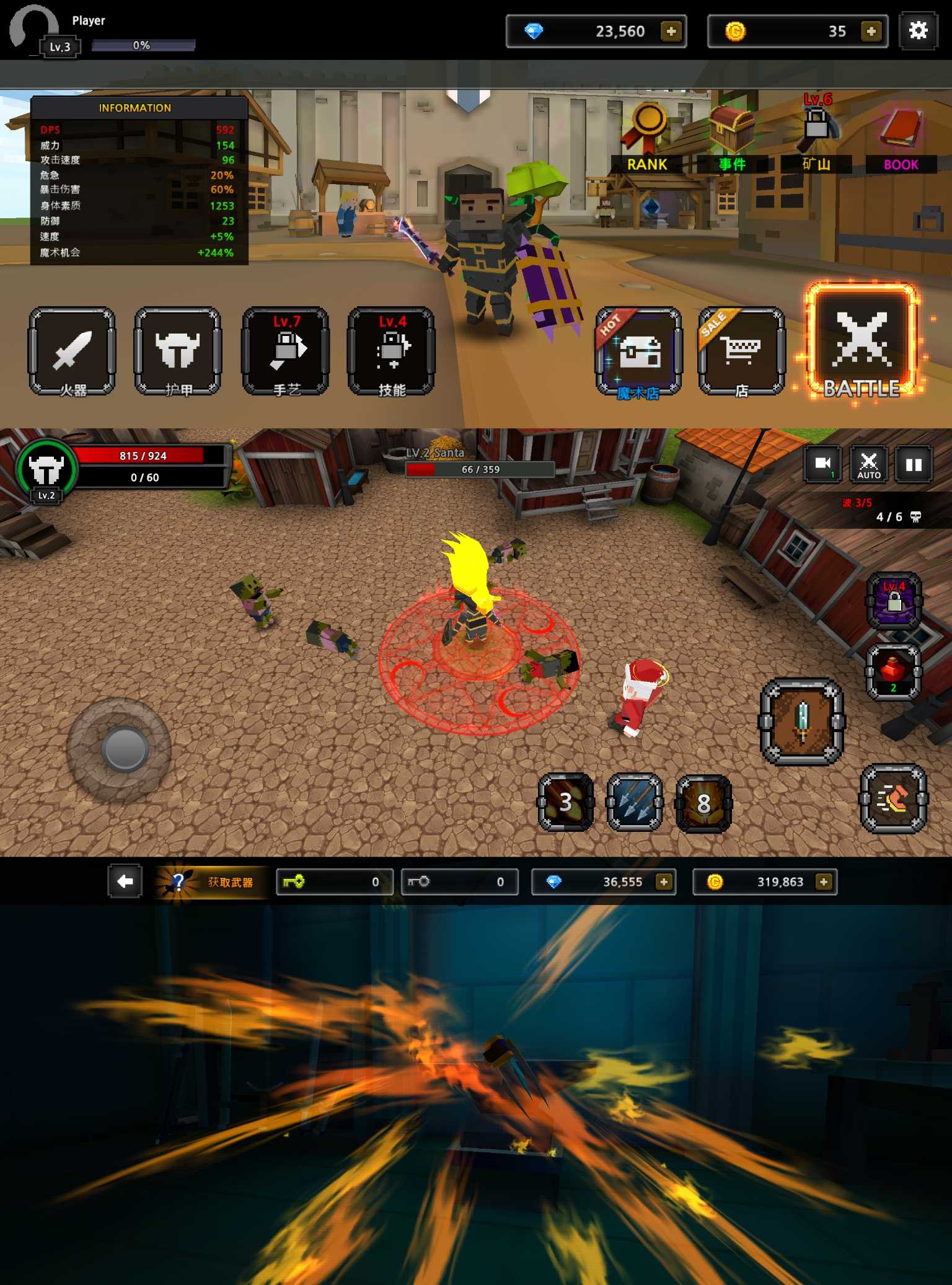Select the locked Lv.4 skills button

[x=392, y=351]
